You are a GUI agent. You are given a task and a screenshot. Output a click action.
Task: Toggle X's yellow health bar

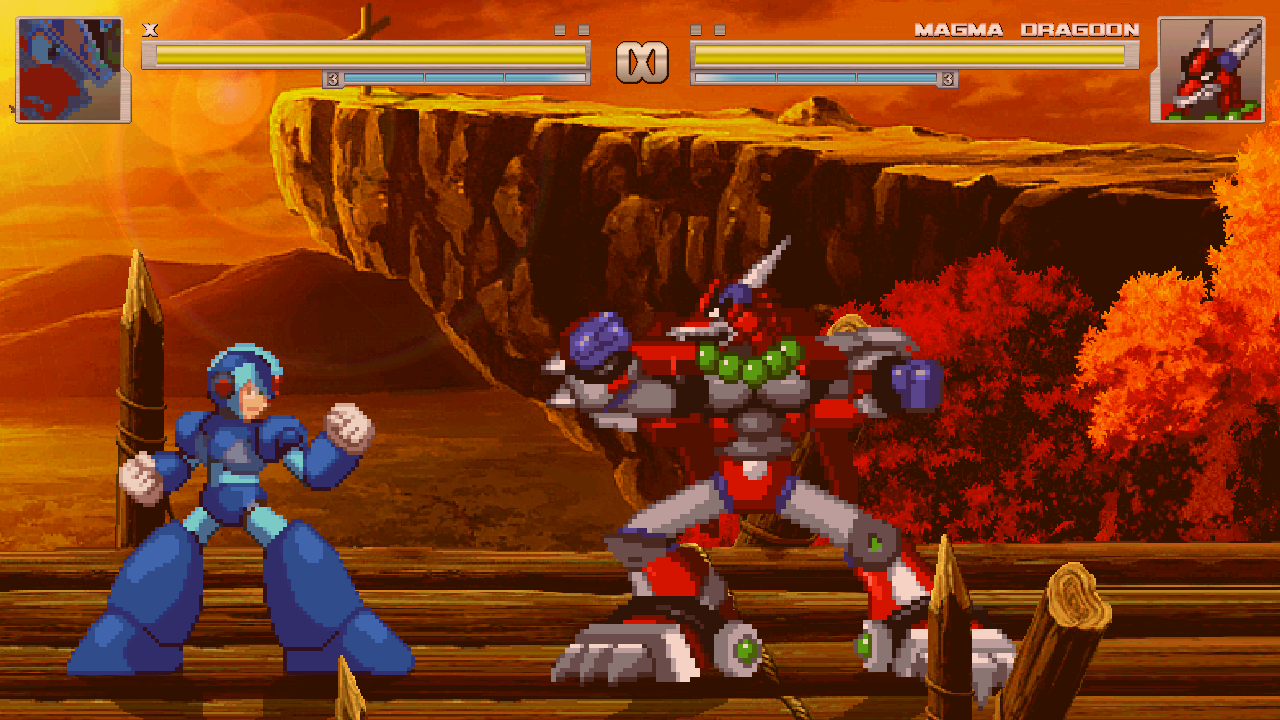(x=370, y=55)
